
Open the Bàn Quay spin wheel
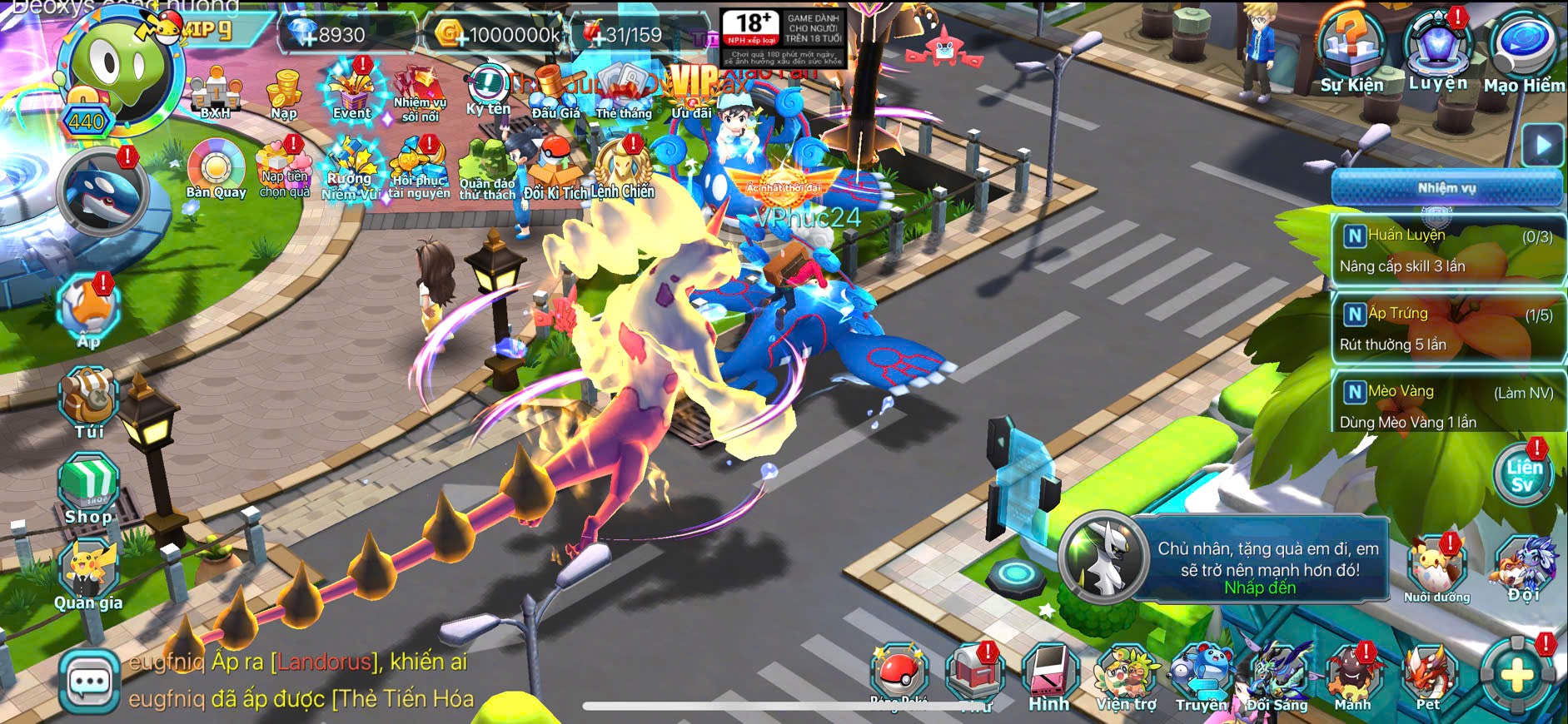click(216, 169)
